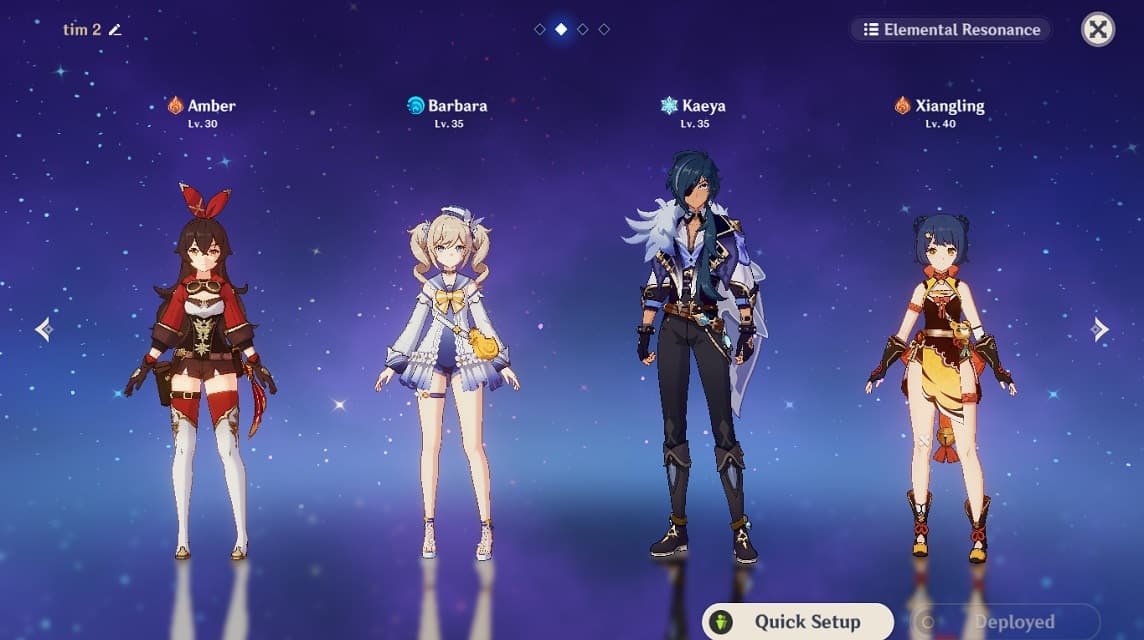Close the party setup screen
The height and width of the screenshot is (640, 1144).
(1098, 30)
